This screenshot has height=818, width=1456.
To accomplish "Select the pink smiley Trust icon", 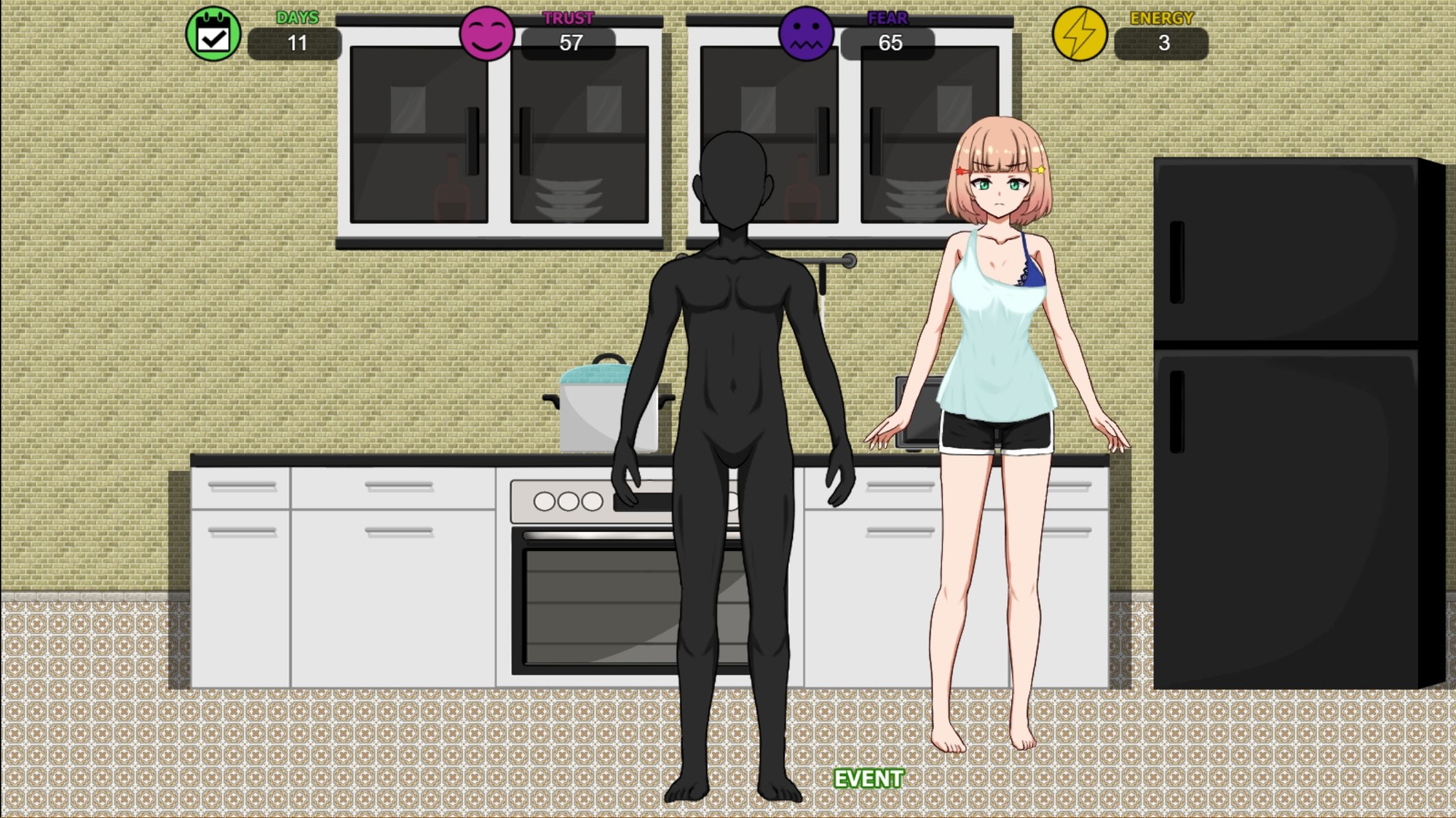I will pyautogui.click(x=487, y=34).
